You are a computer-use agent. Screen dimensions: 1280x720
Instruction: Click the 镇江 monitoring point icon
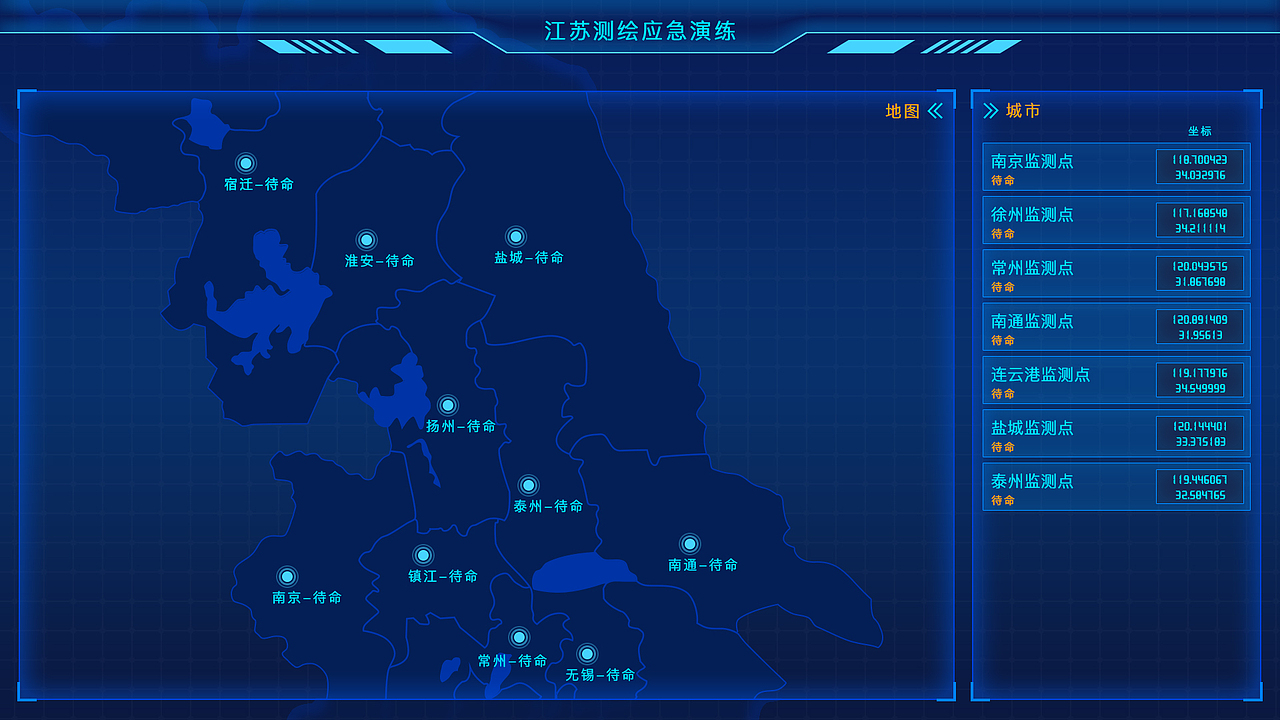(x=423, y=556)
